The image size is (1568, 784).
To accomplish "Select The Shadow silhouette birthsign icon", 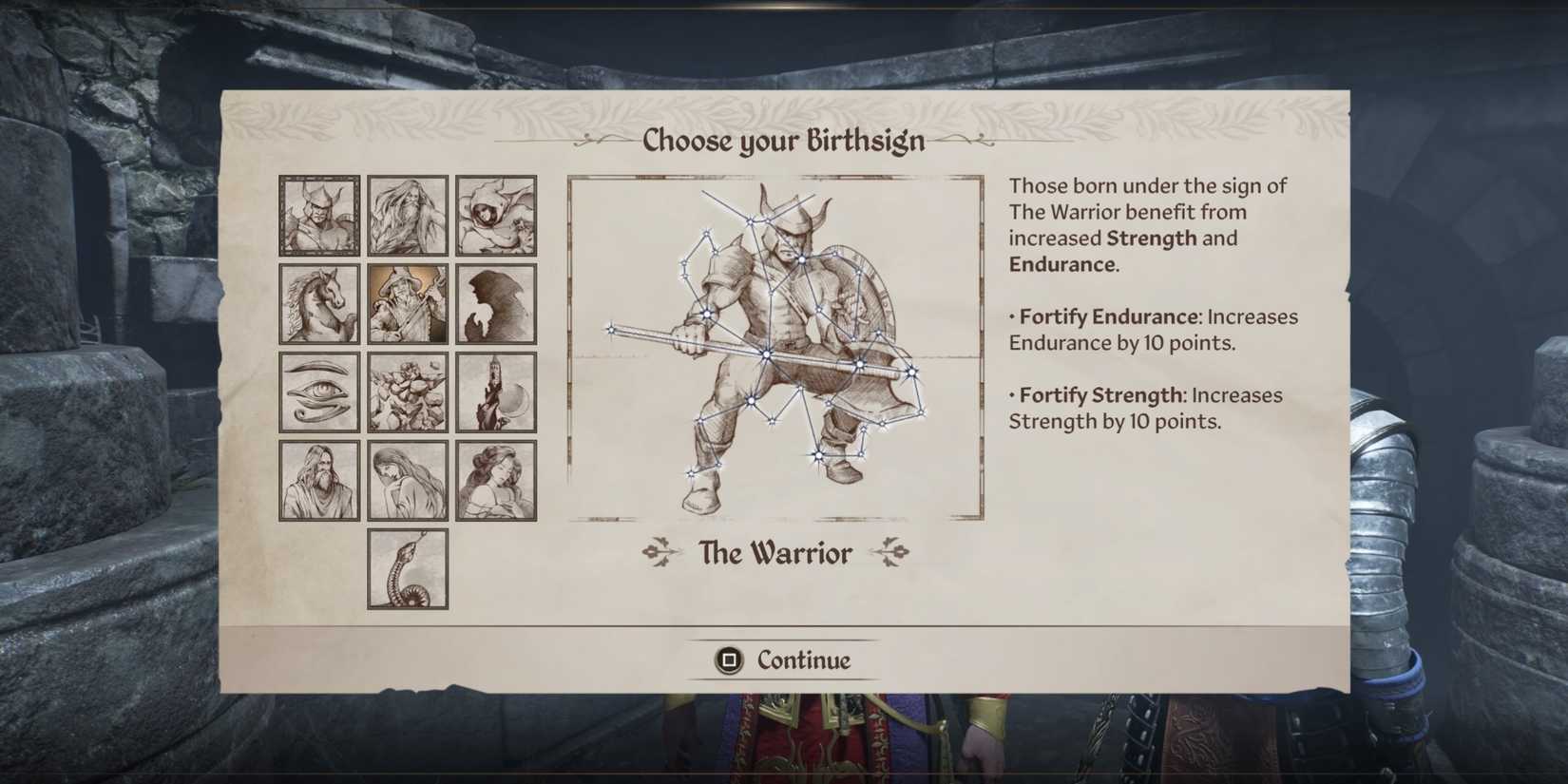I will pyautogui.click(x=495, y=304).
